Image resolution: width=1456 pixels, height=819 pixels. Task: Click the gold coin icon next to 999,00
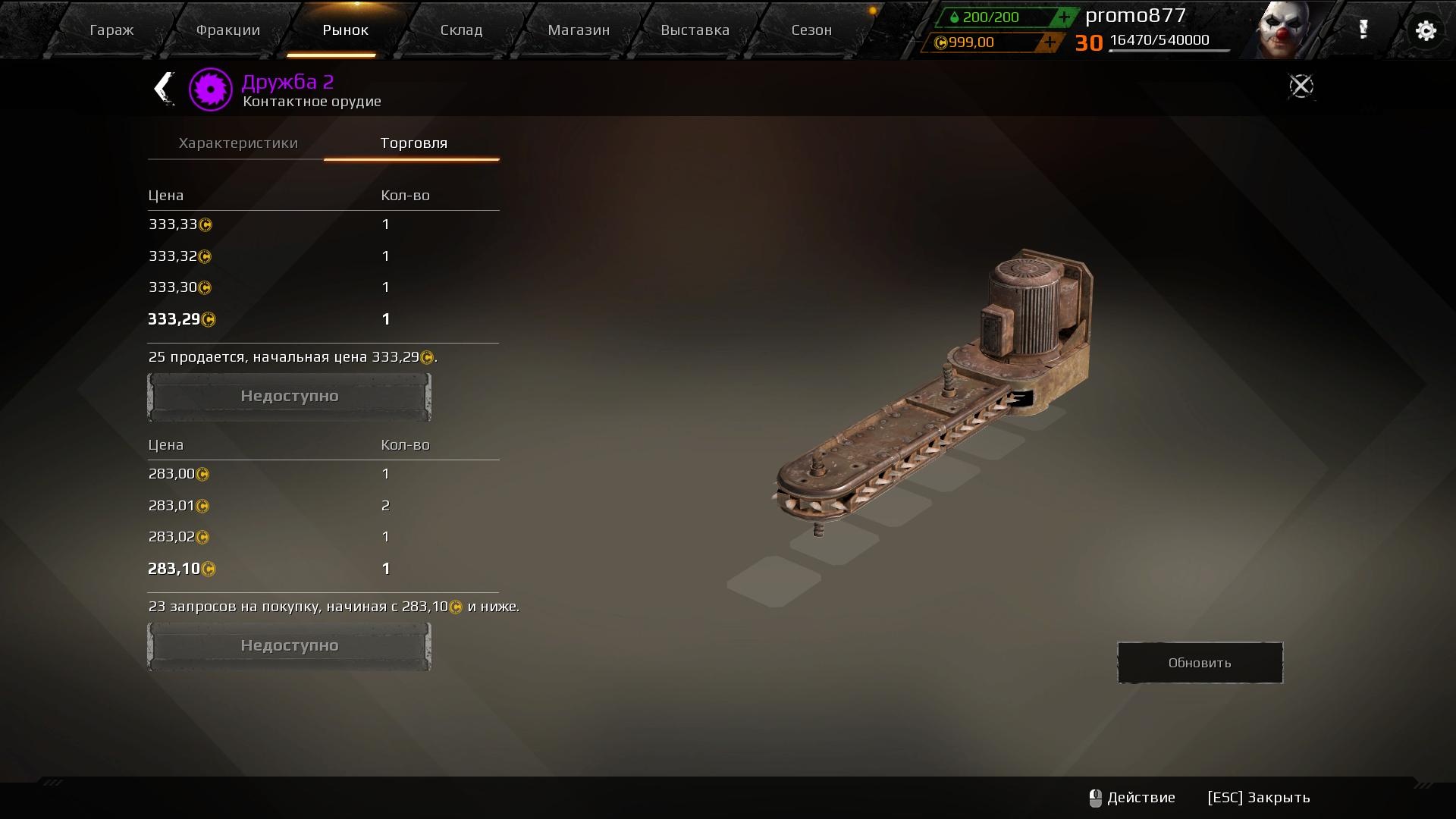coord(940,42)
